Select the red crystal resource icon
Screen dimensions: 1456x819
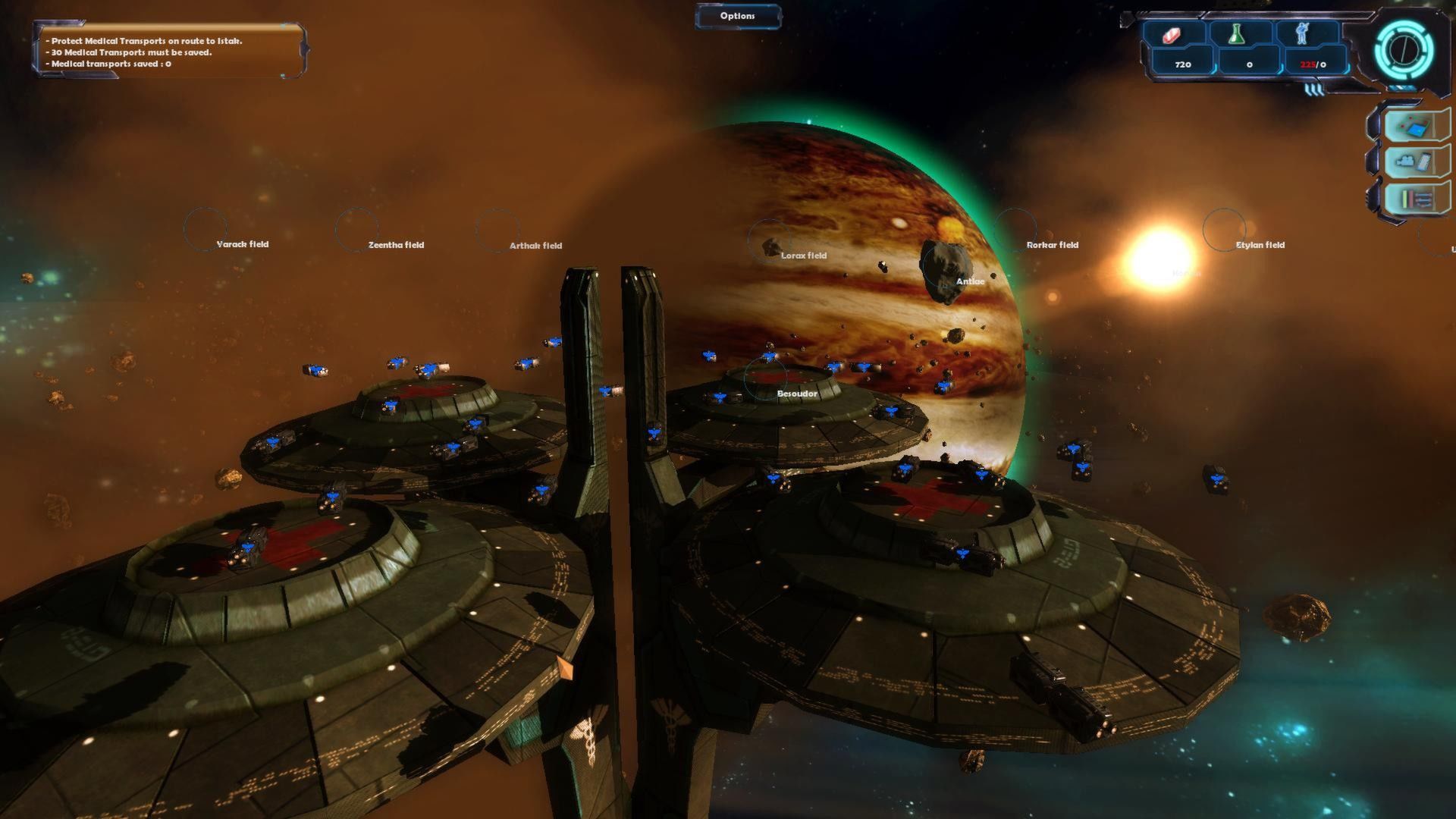(x=1172, y=35)
